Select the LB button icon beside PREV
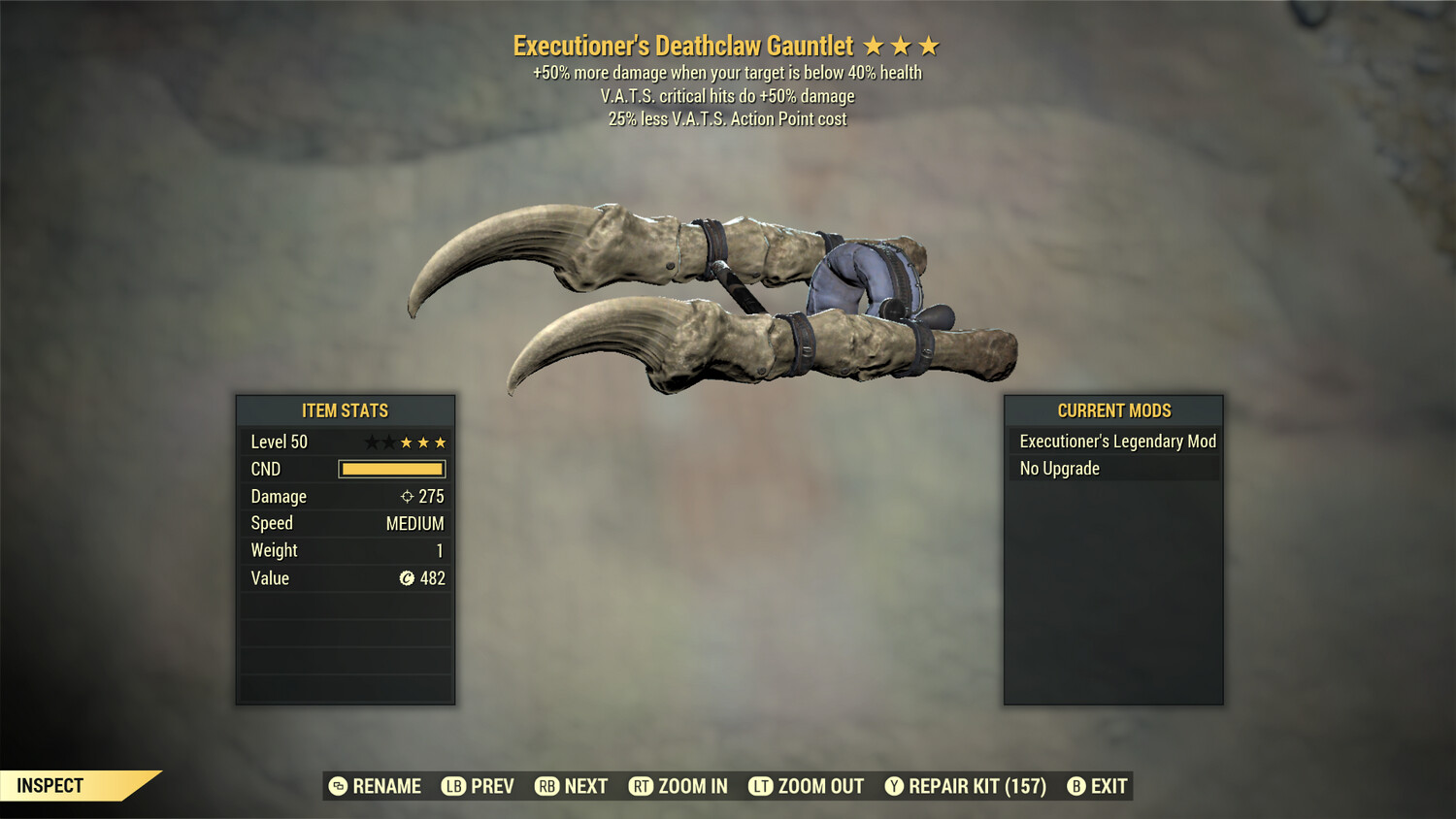1456x819 pixels. pos(452,786)
